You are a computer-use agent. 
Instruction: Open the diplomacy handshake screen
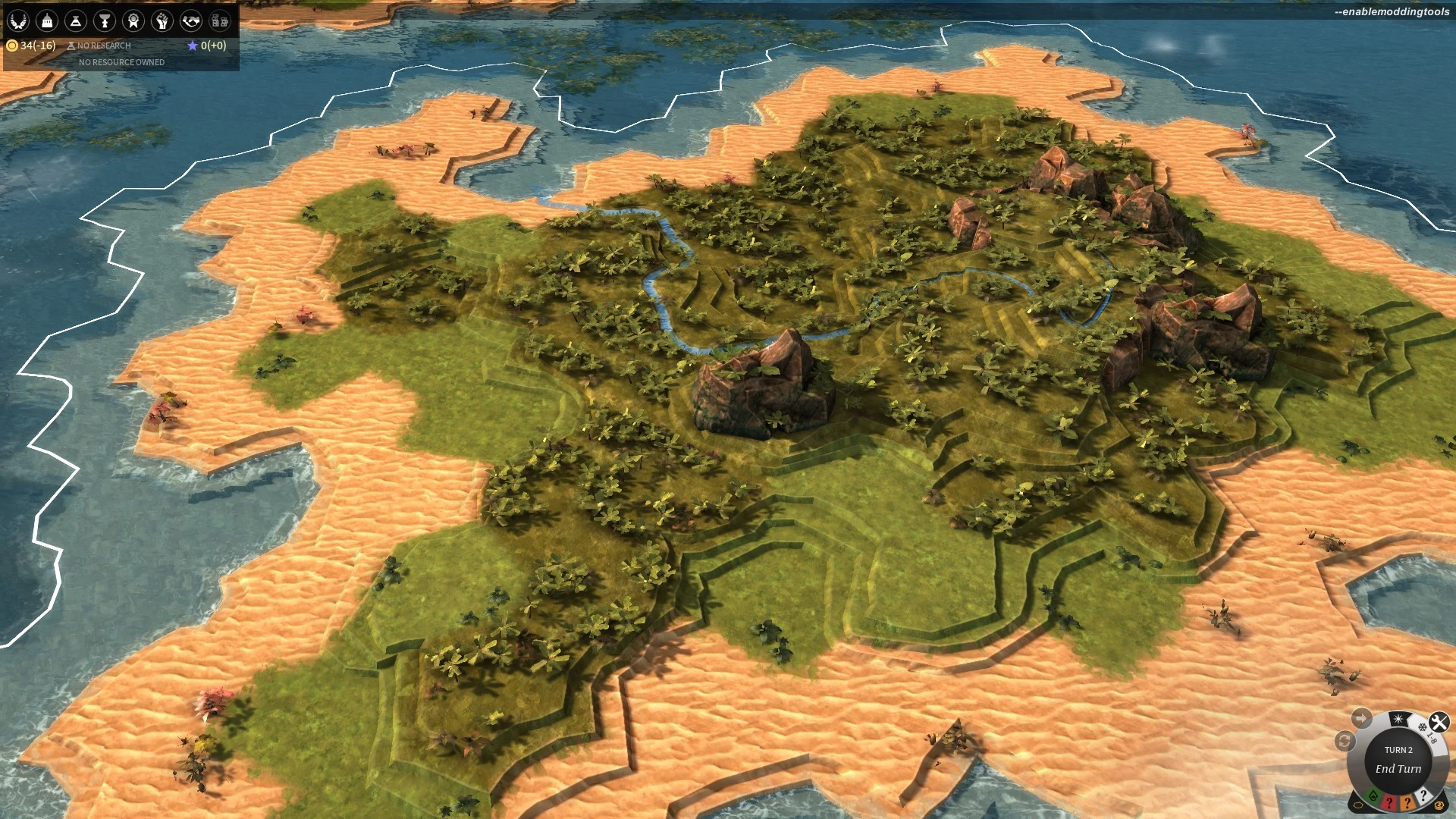click(191, 20)
